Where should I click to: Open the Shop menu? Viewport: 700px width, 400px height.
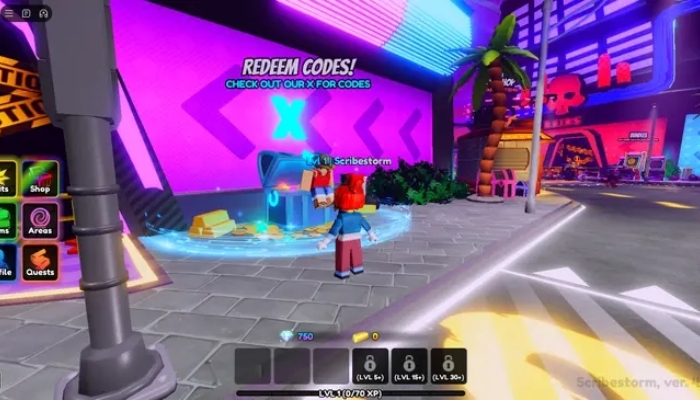click(40, 176)
